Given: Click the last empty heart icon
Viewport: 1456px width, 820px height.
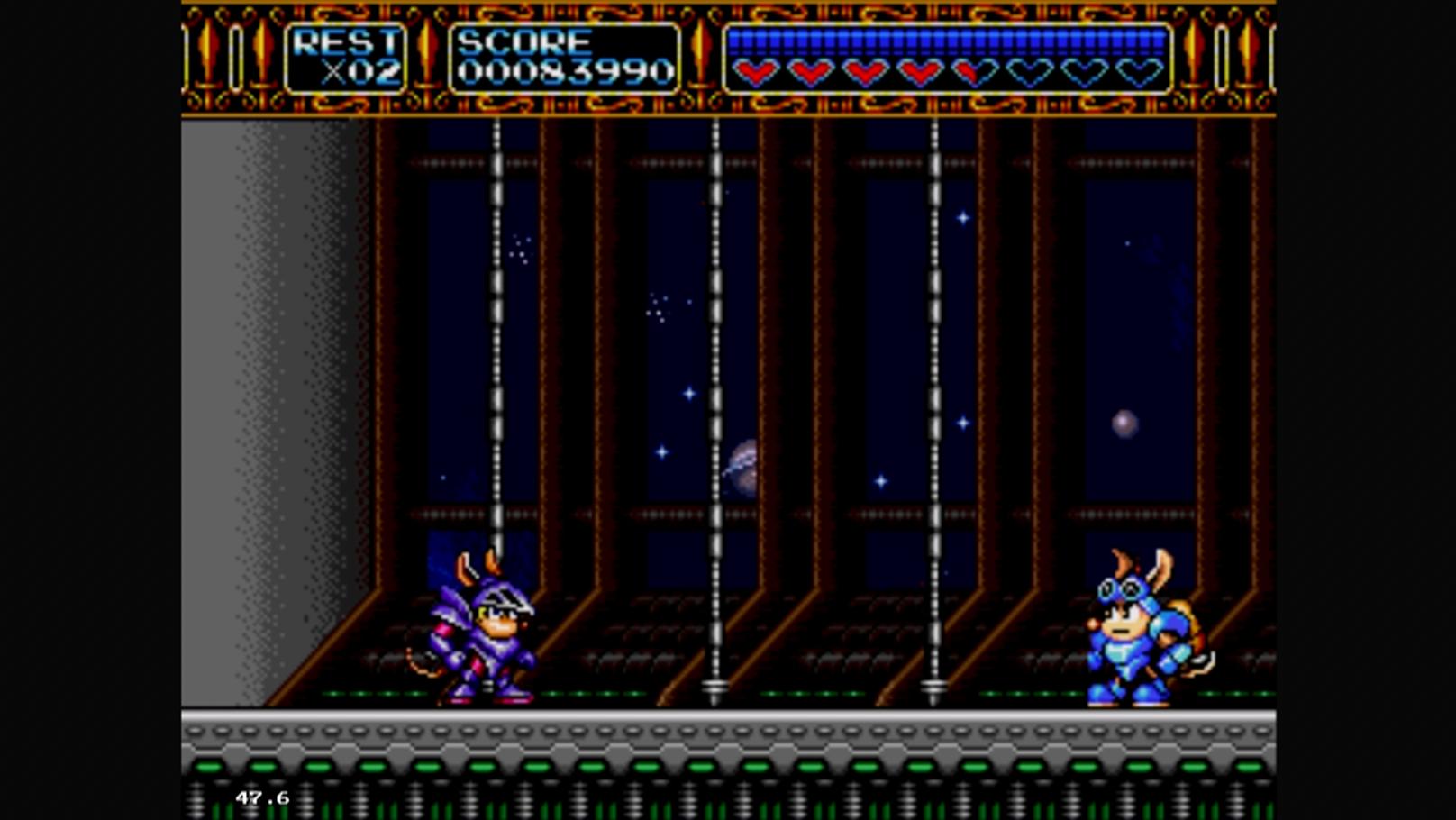Looking at the screenshot, I should click(1140, 72).
